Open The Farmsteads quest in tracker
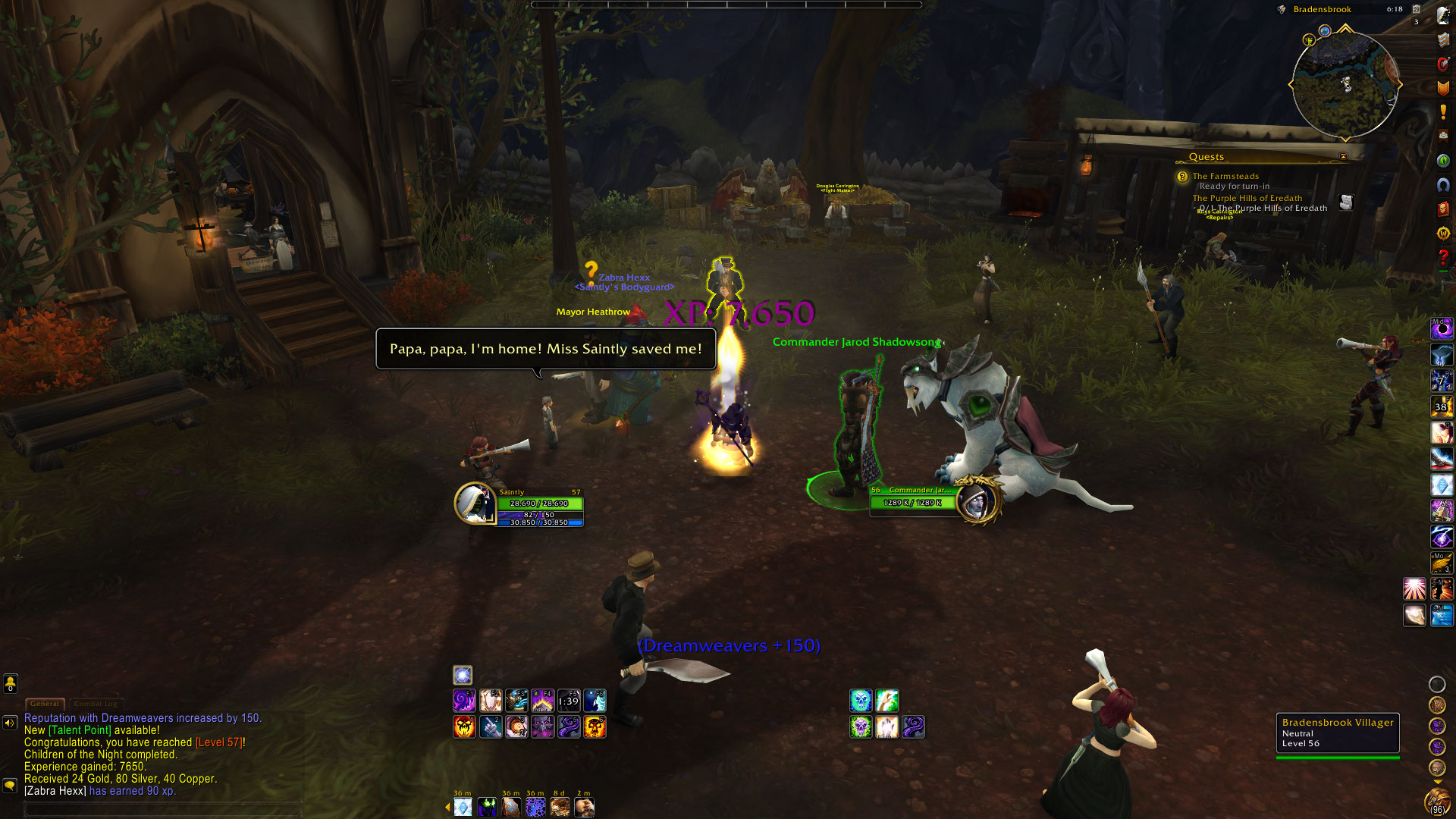 tap(1225, 176)
